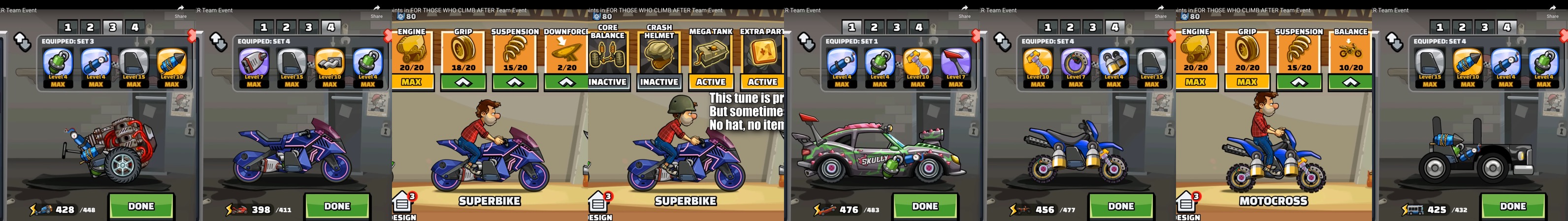
Task: Toggle the Extra Part tile
Action: [x=762, y=82]
